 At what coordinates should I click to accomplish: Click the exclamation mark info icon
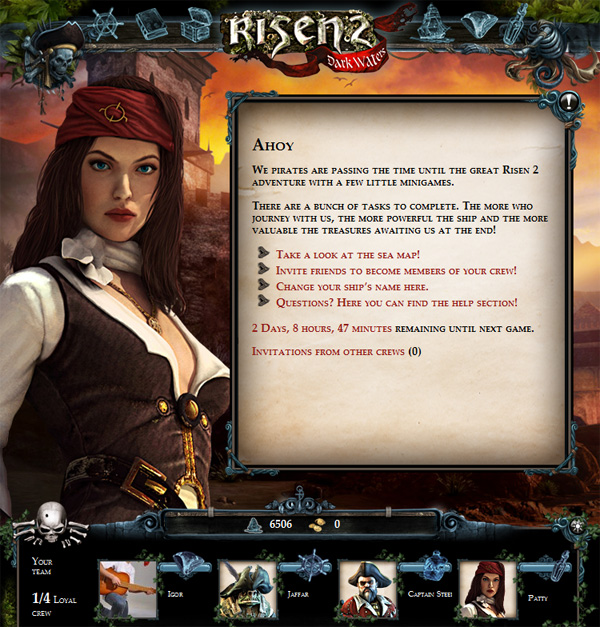[x=570, y=101]
